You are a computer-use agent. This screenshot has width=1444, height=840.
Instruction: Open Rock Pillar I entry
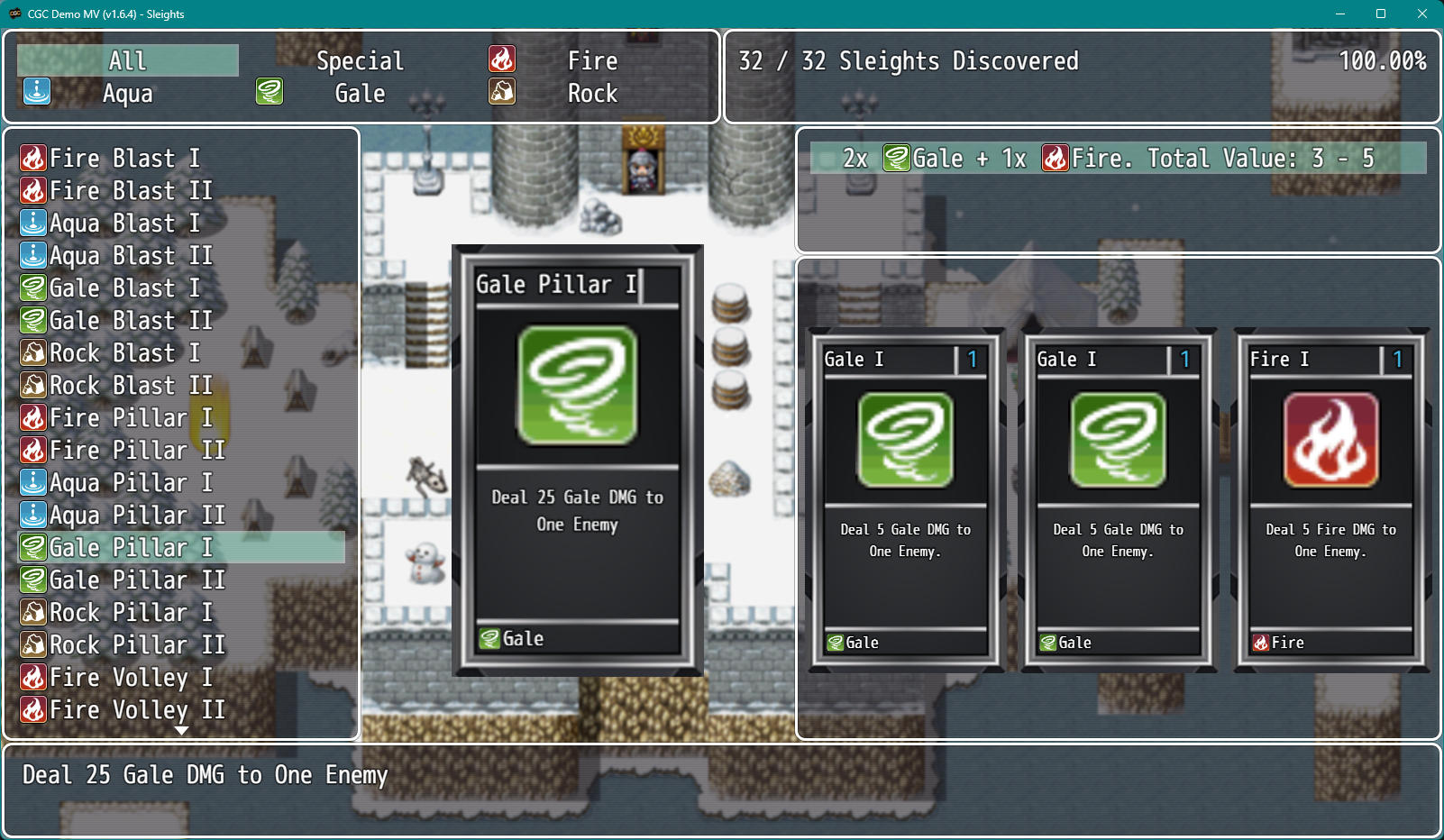pyautogui.click(x=131, y=613)
